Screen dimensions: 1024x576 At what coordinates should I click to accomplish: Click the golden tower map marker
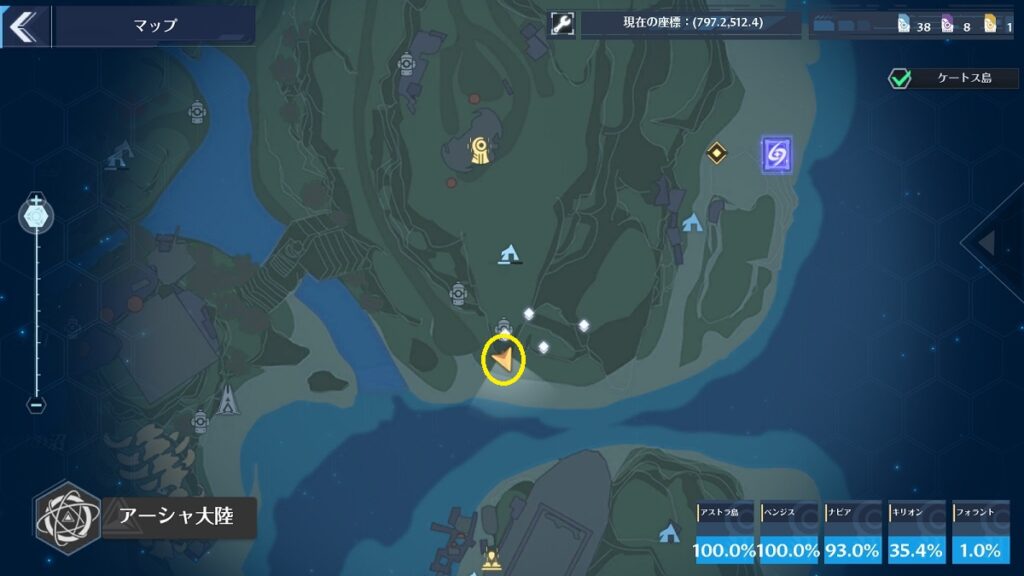coord(481,151)
